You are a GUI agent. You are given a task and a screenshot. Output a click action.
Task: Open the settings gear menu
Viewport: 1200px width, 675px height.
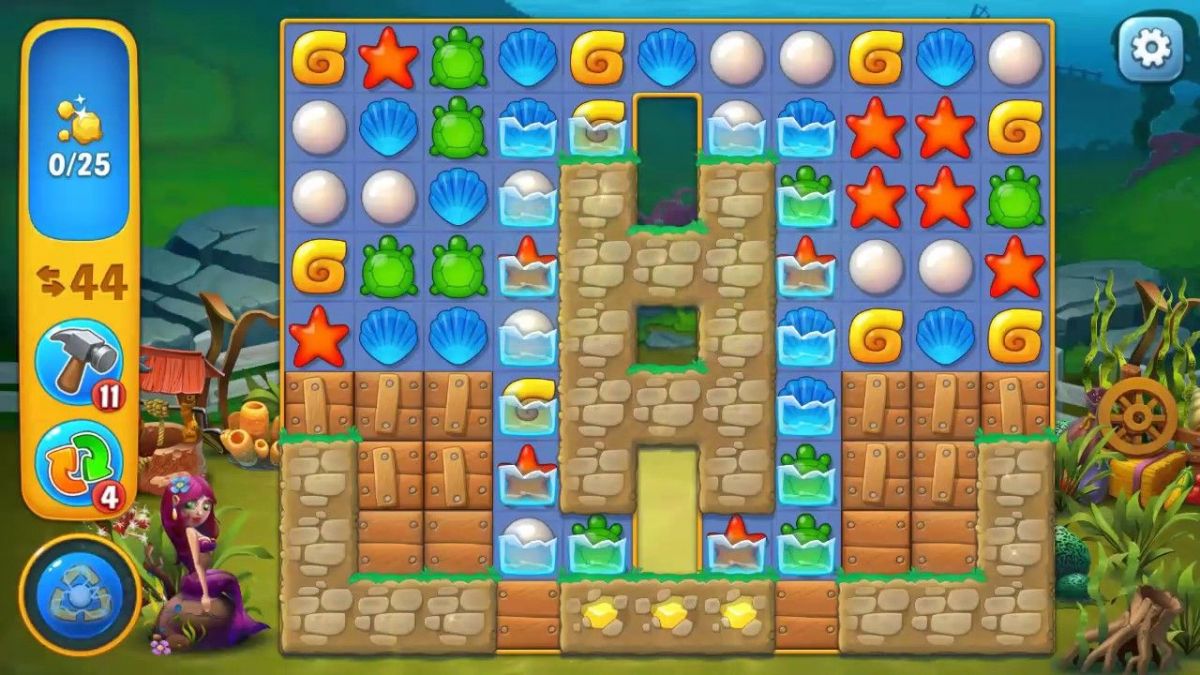(1150, 49)
